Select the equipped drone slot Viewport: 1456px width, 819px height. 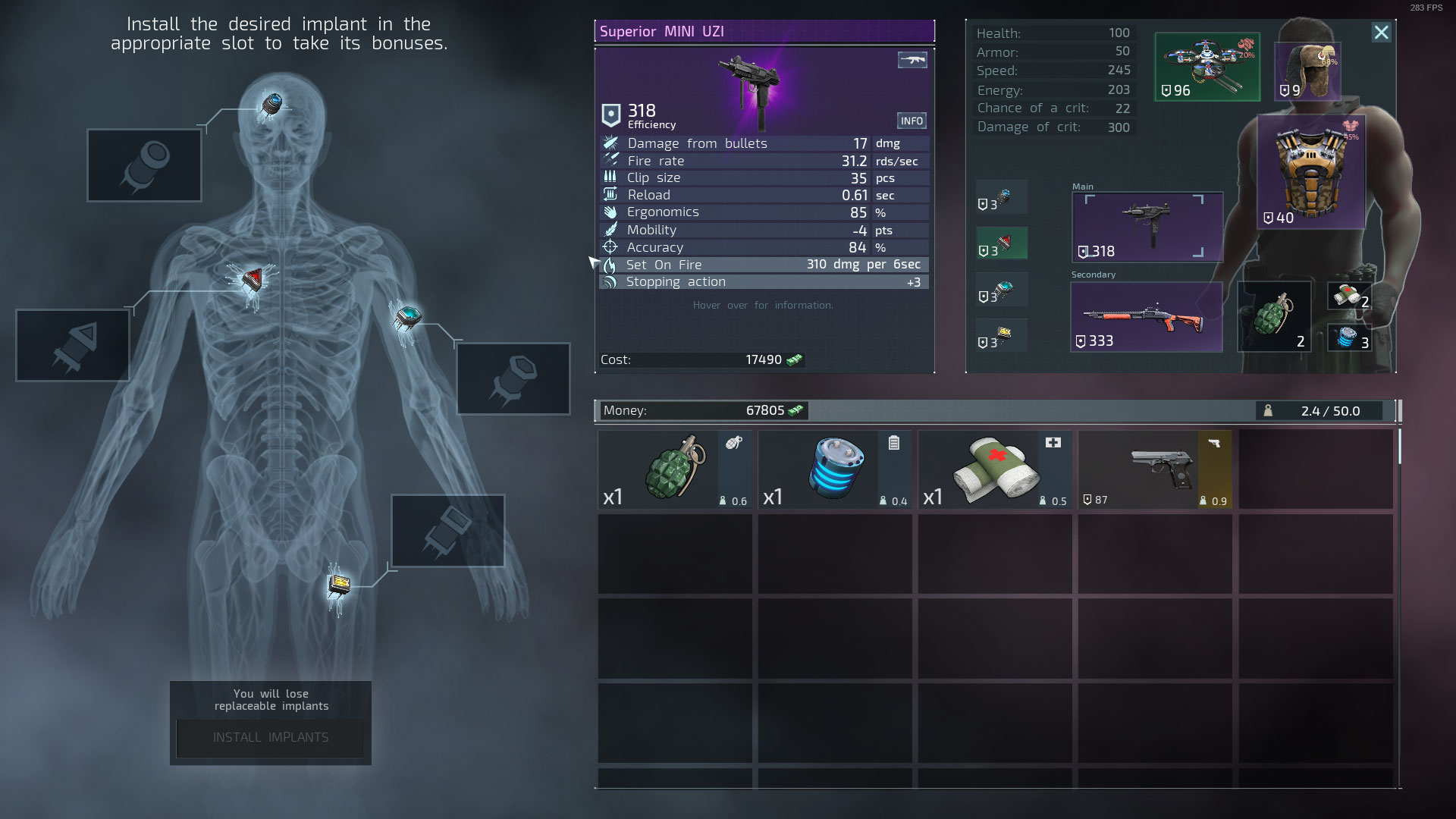tap(1207, 67)
